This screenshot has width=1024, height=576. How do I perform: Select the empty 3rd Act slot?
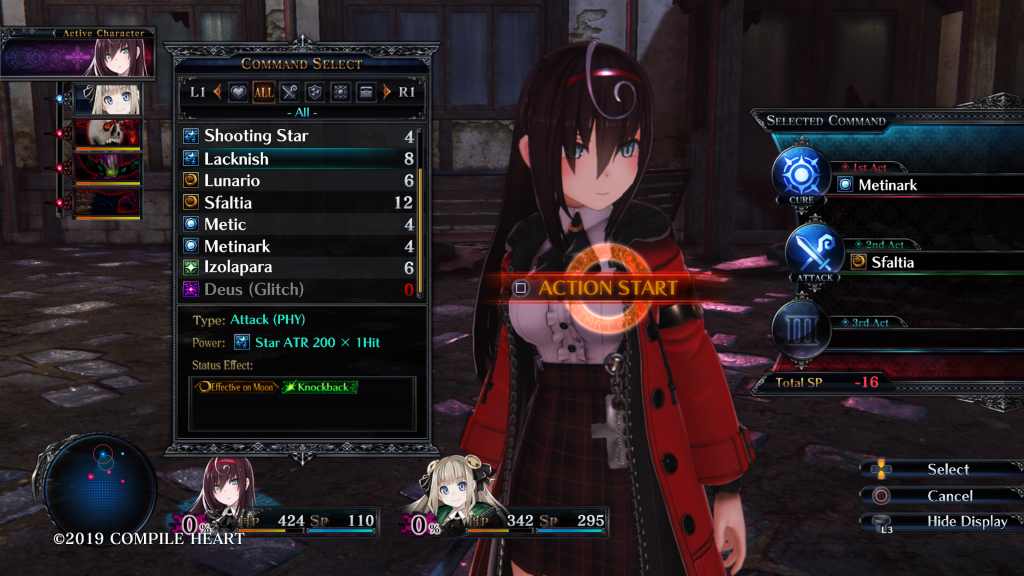pyautogui.click(x=900, y=338)
